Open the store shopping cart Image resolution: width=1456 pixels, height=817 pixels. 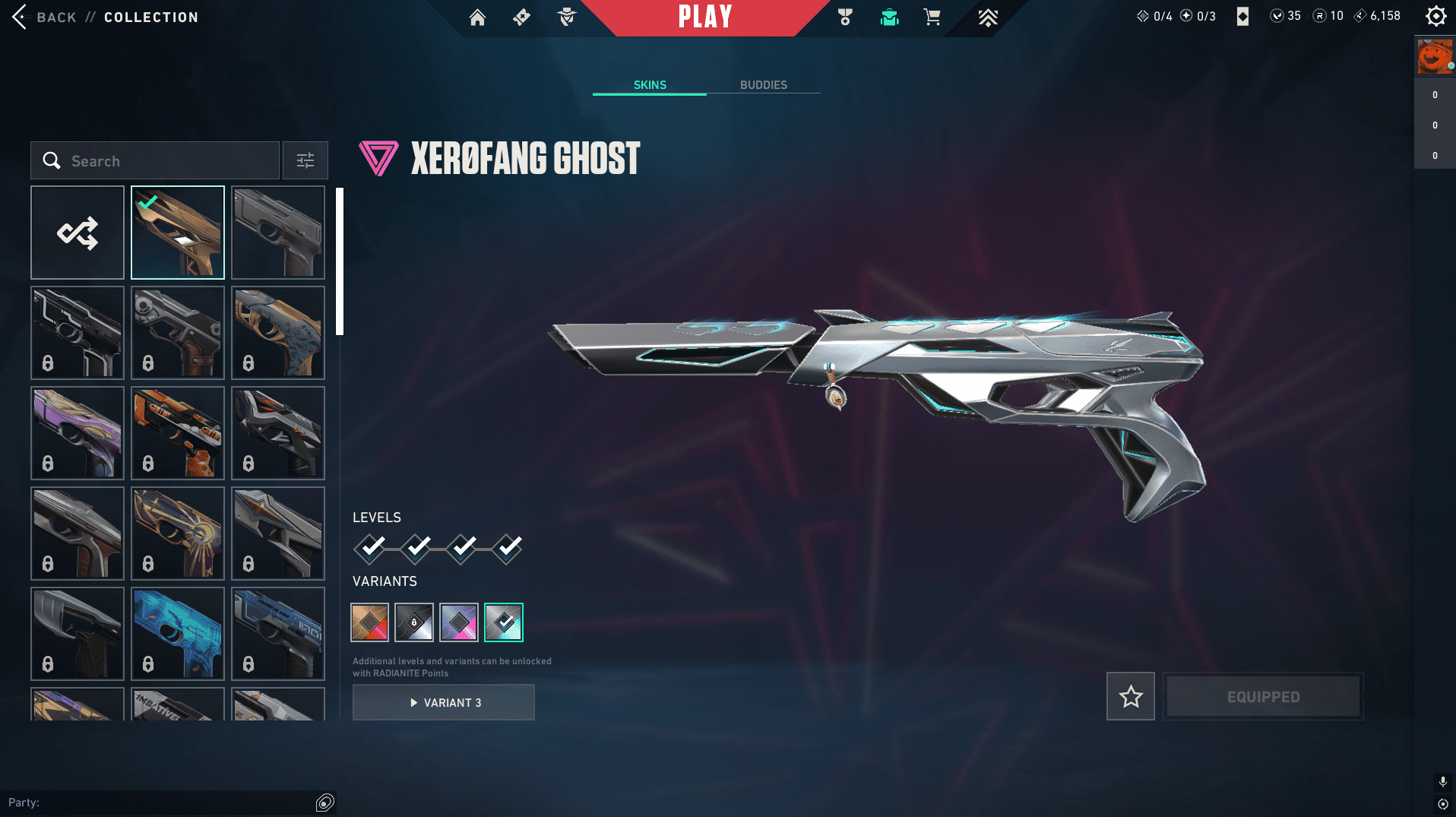(932, 17)
